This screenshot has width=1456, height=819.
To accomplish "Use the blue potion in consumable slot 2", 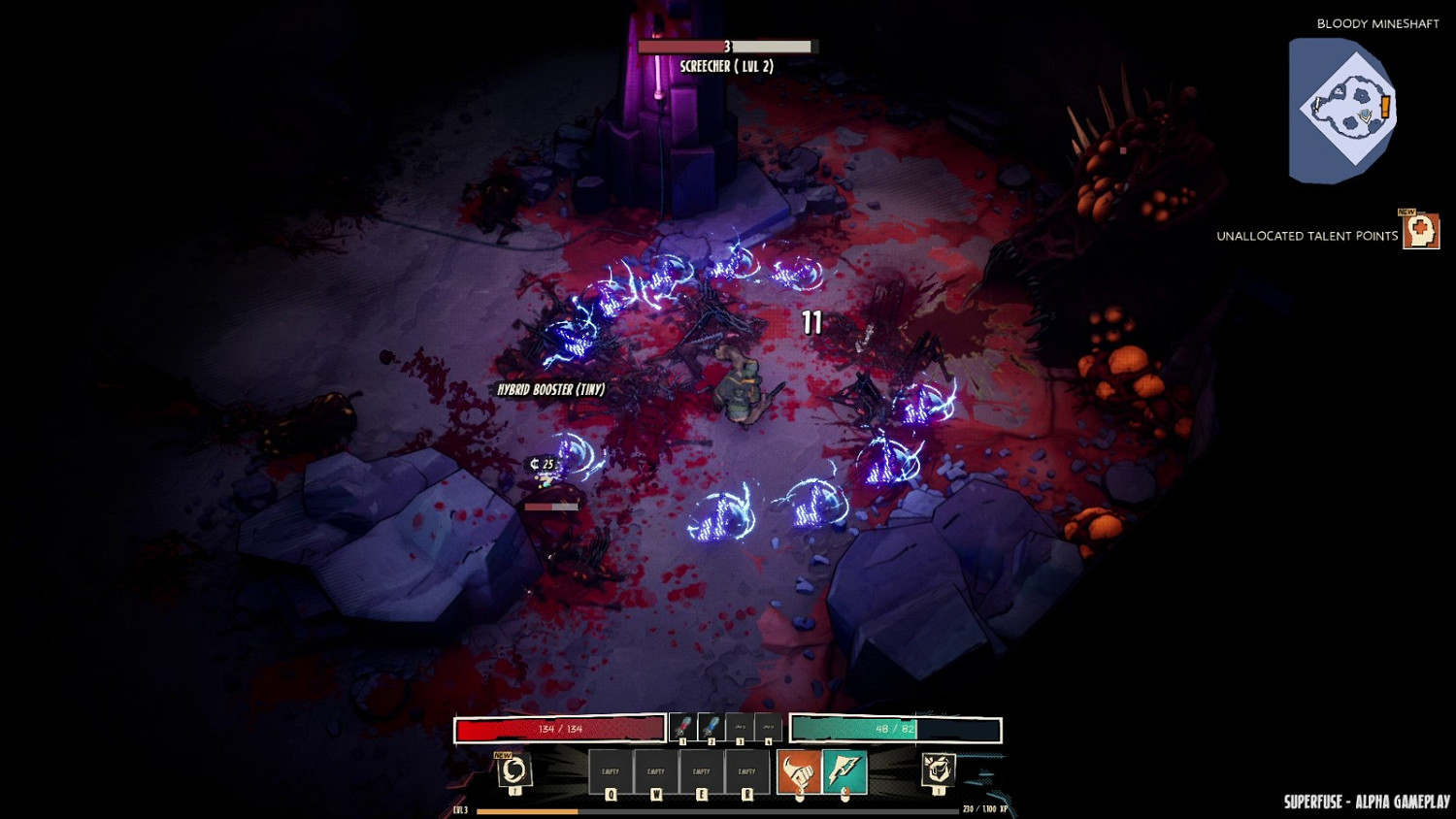I will coord(711,725).
